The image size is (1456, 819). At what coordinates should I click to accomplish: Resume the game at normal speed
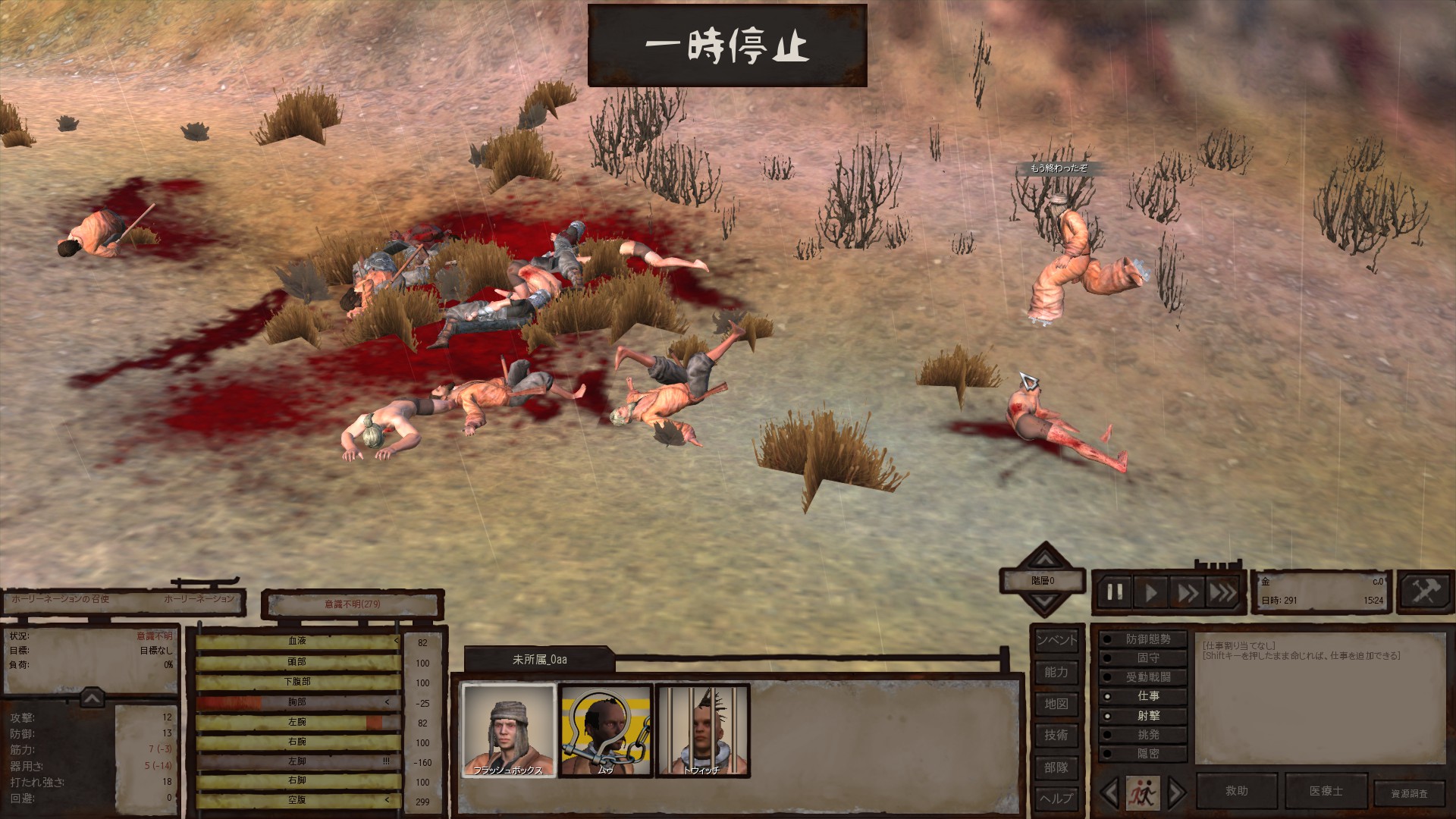pyautogui.click(x=1151, y=592)
